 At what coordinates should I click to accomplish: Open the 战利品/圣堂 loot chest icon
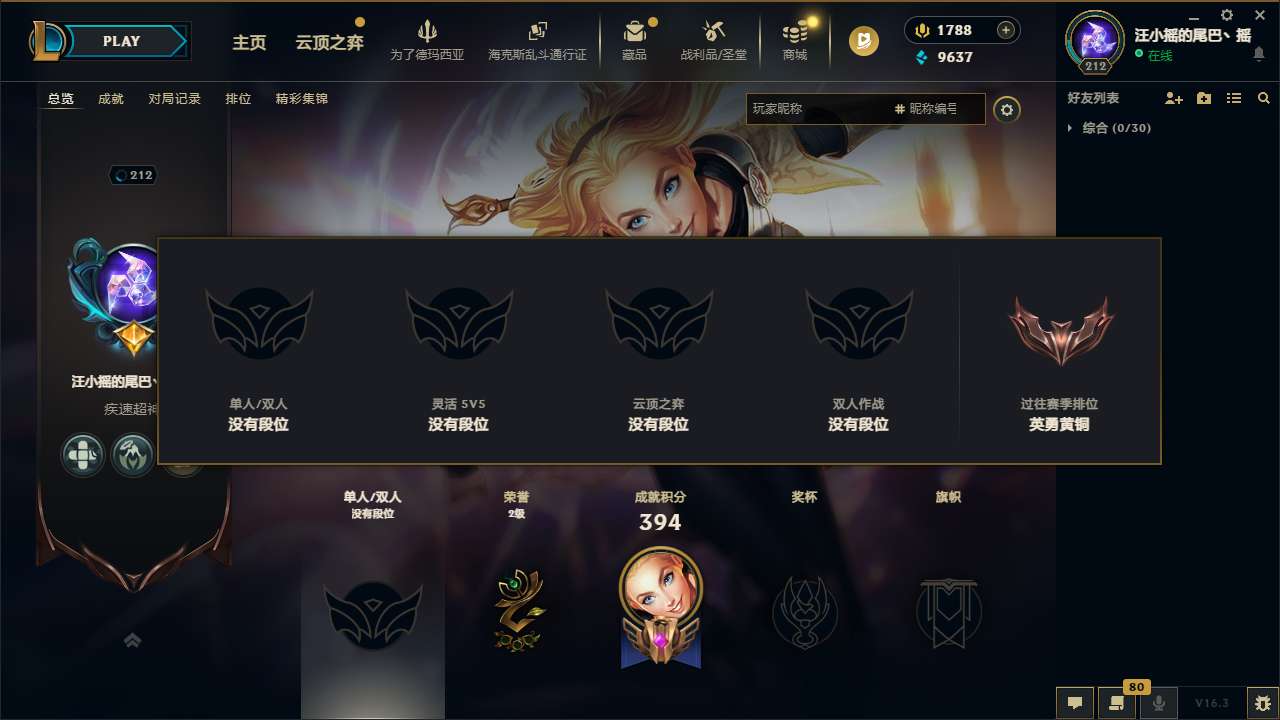pyautogui.click(x=714, y=40)
